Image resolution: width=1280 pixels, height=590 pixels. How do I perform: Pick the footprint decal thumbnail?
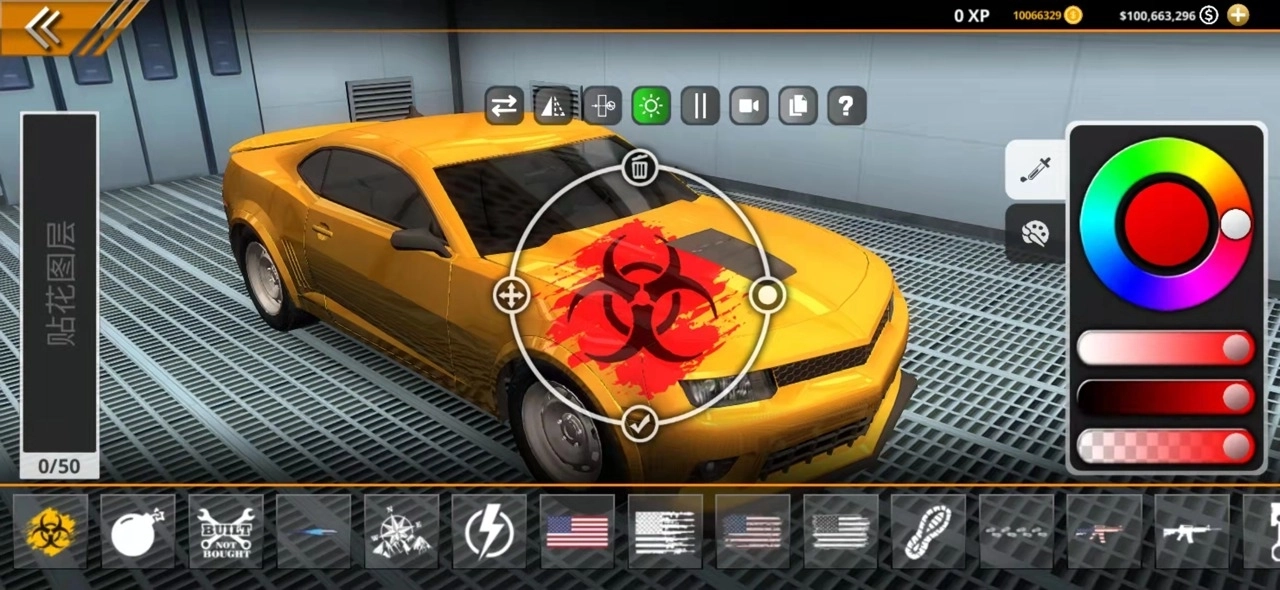coord(928,532)
